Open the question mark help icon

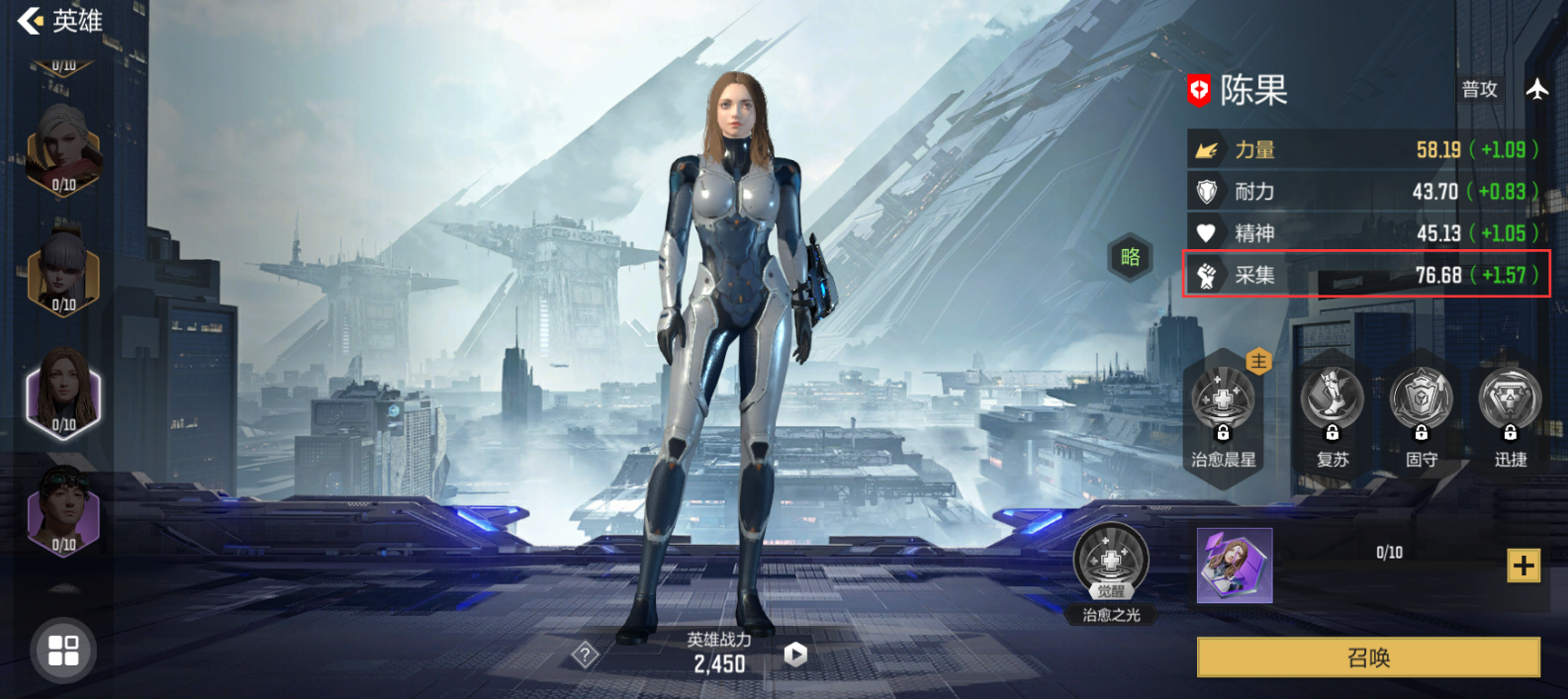click(585, 654)
